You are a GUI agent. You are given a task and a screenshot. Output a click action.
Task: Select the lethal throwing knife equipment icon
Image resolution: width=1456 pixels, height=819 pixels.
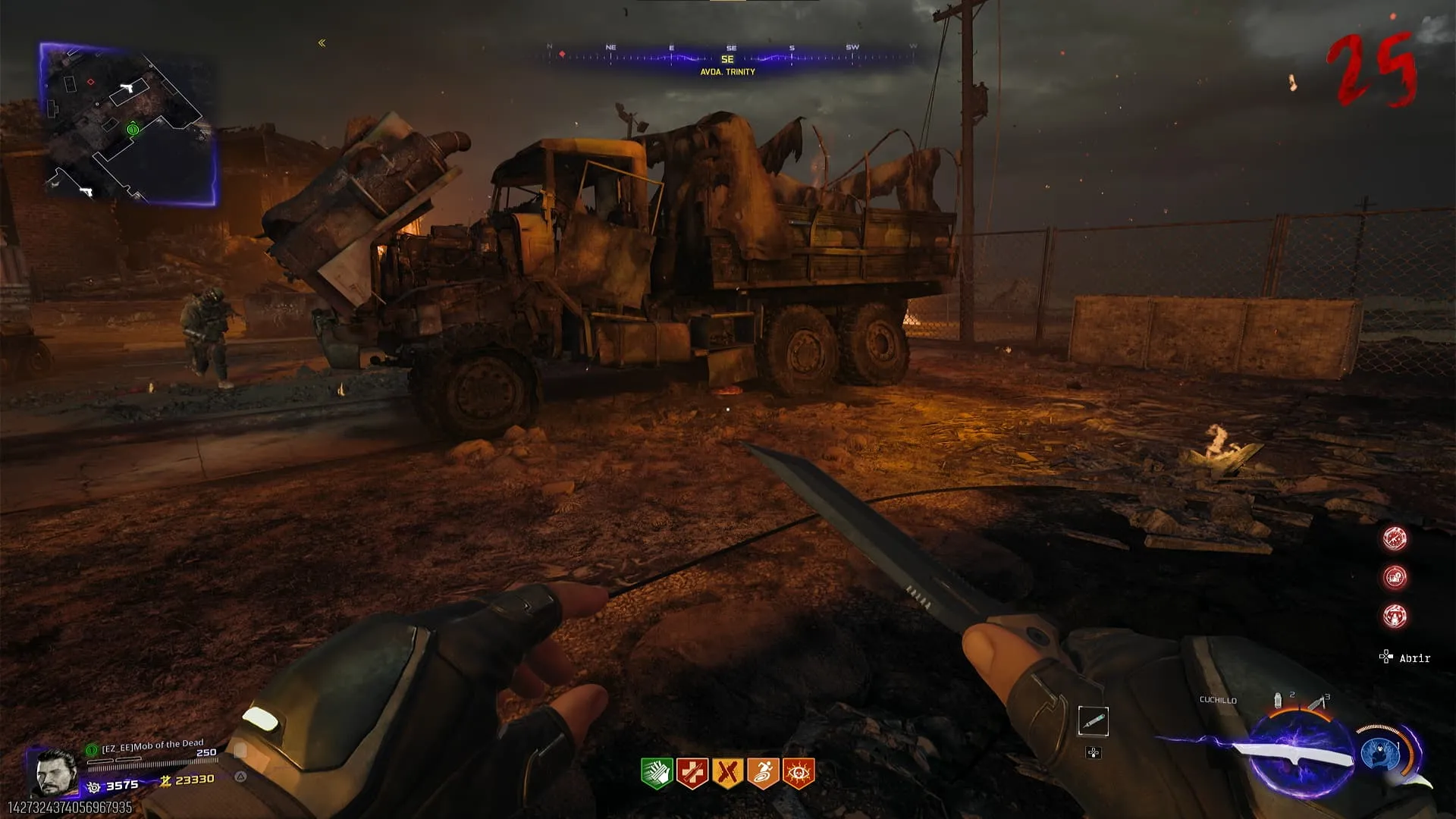[1317, 703]
